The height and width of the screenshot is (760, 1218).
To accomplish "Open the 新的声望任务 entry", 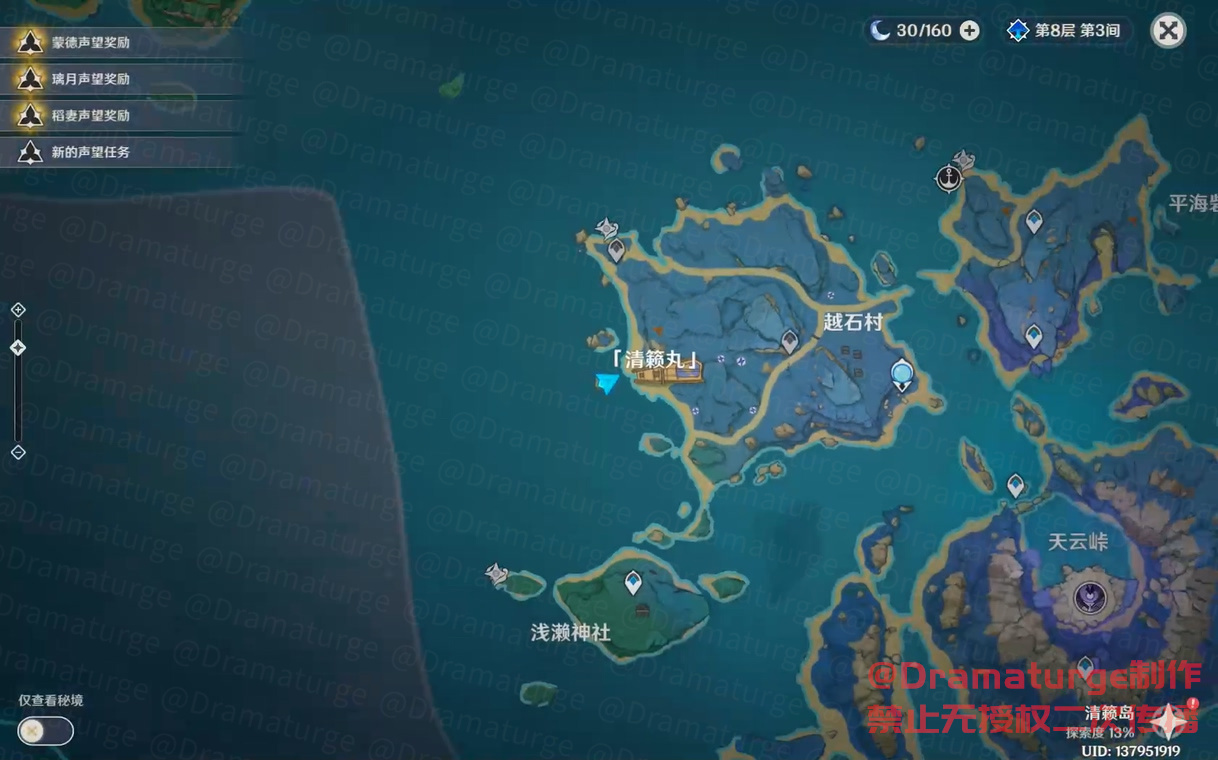I will (90, 153).
